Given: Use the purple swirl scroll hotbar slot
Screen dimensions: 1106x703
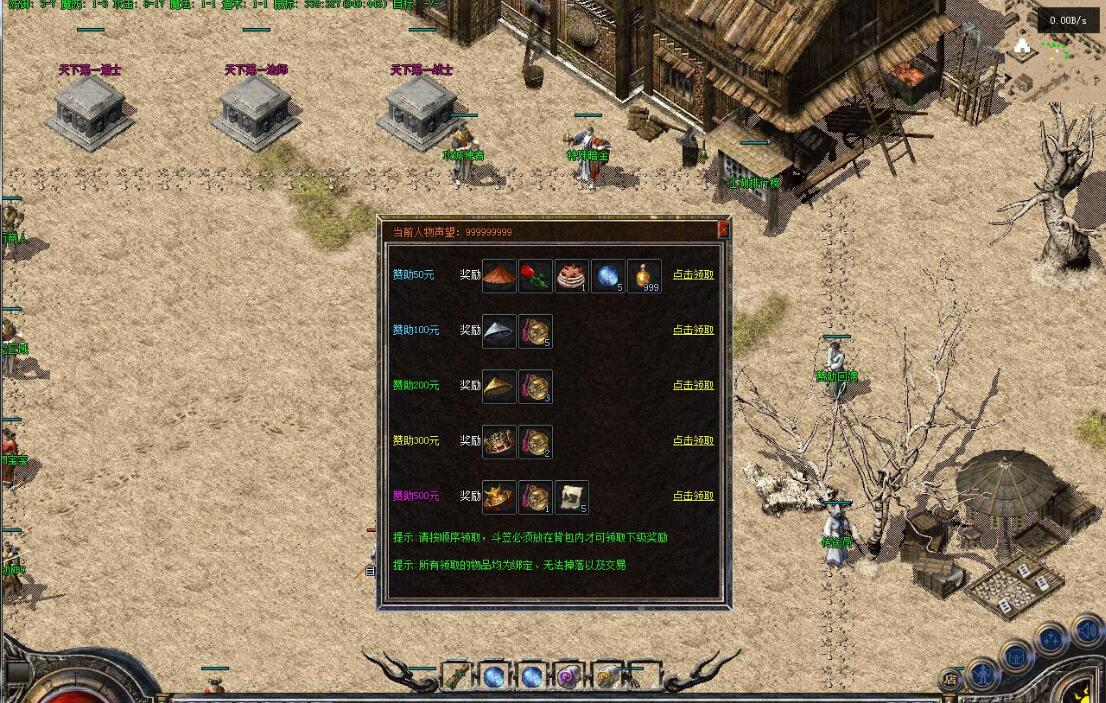Looking at the screenshot, I should (569, 677).
